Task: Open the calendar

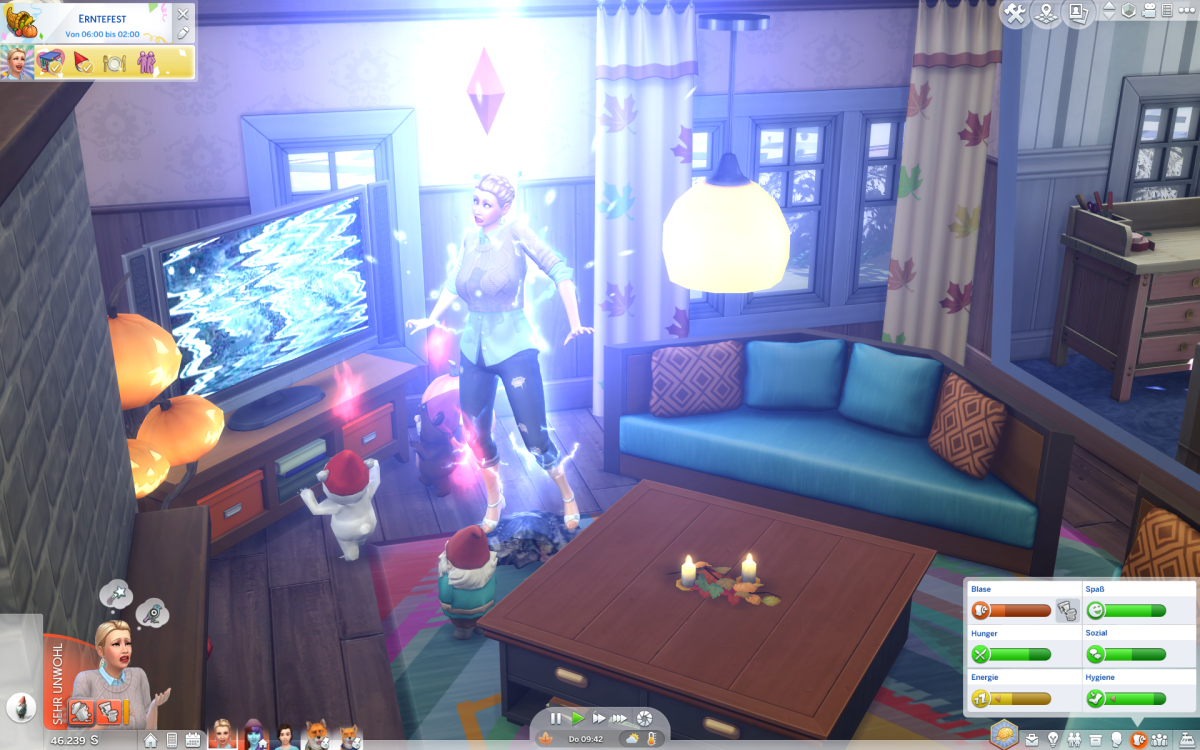Action: 193,740
